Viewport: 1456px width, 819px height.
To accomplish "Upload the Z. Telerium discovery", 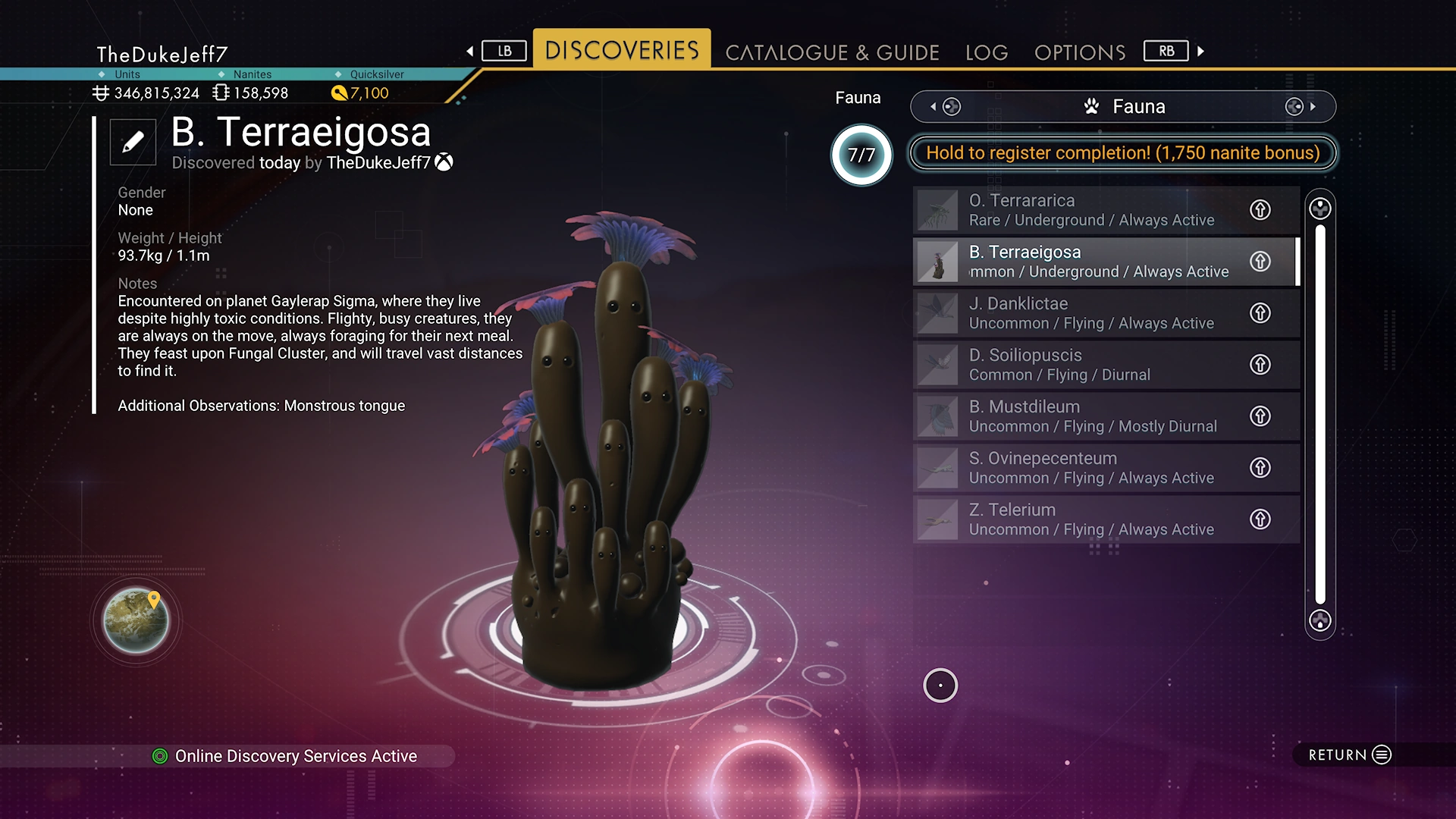I will click(1260, 519).
